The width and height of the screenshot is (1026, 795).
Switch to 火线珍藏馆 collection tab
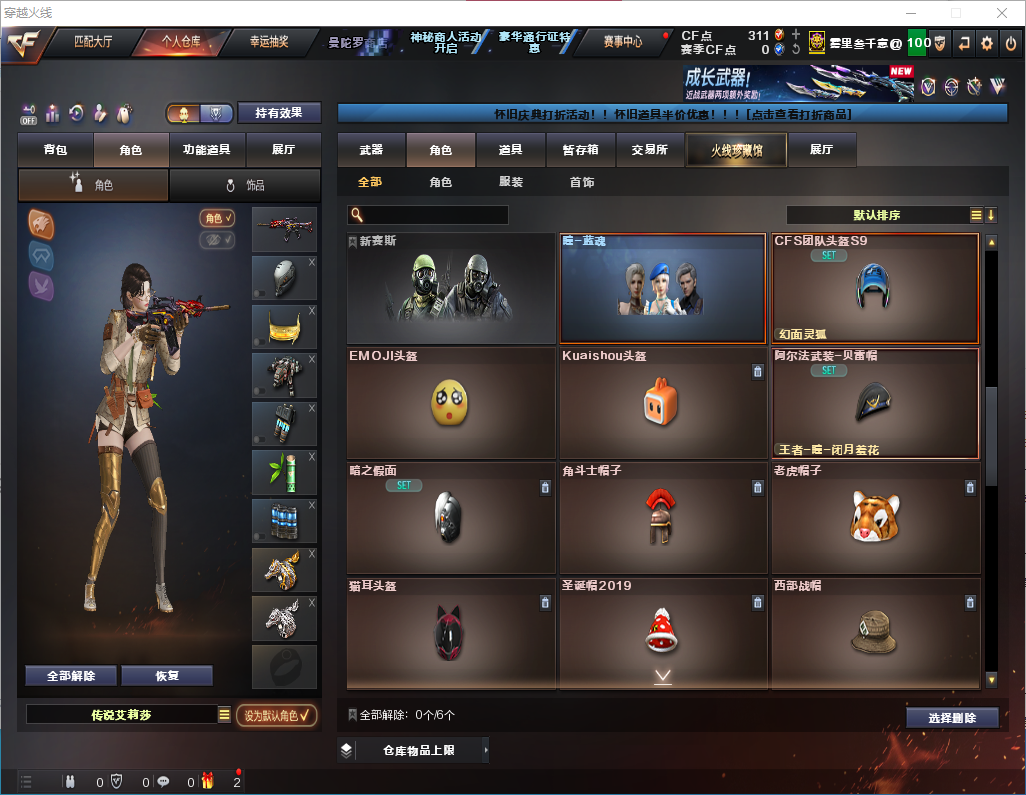[736, 150]
